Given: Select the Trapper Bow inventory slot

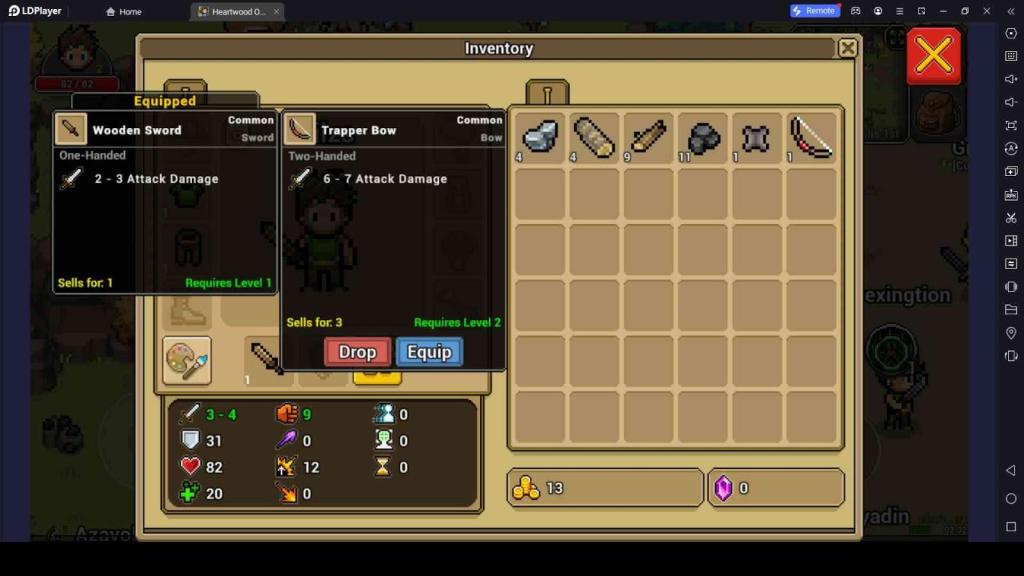Looking at the screenshot, I should 811,138.
